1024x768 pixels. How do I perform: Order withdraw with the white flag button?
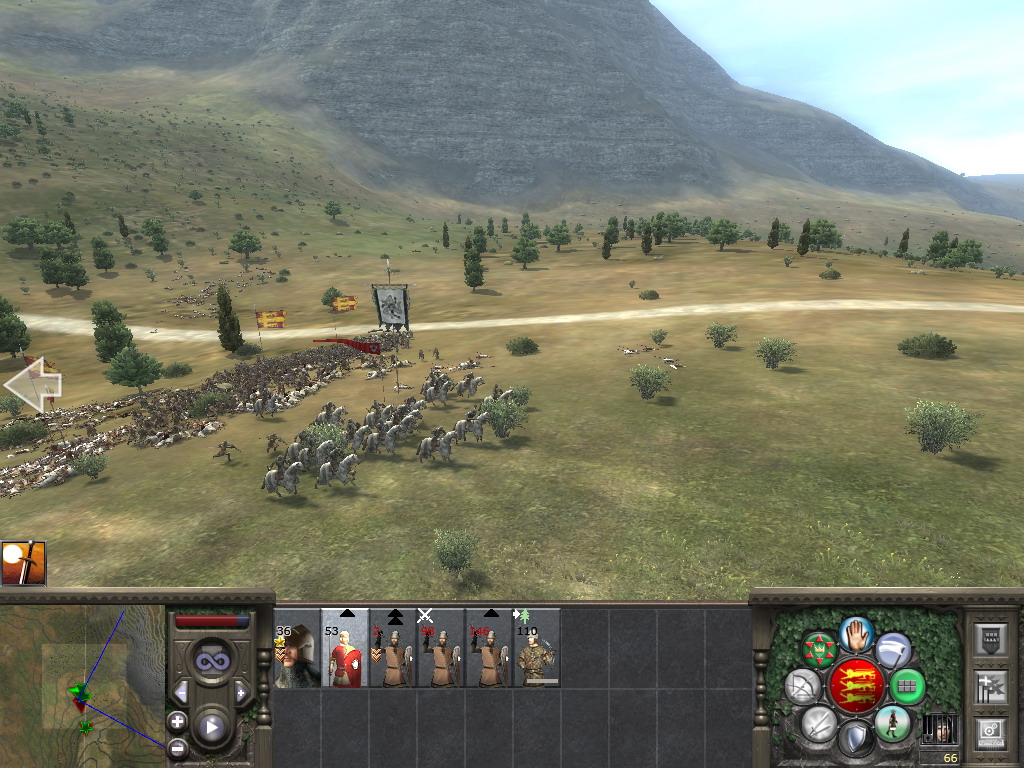click(893, 651)
